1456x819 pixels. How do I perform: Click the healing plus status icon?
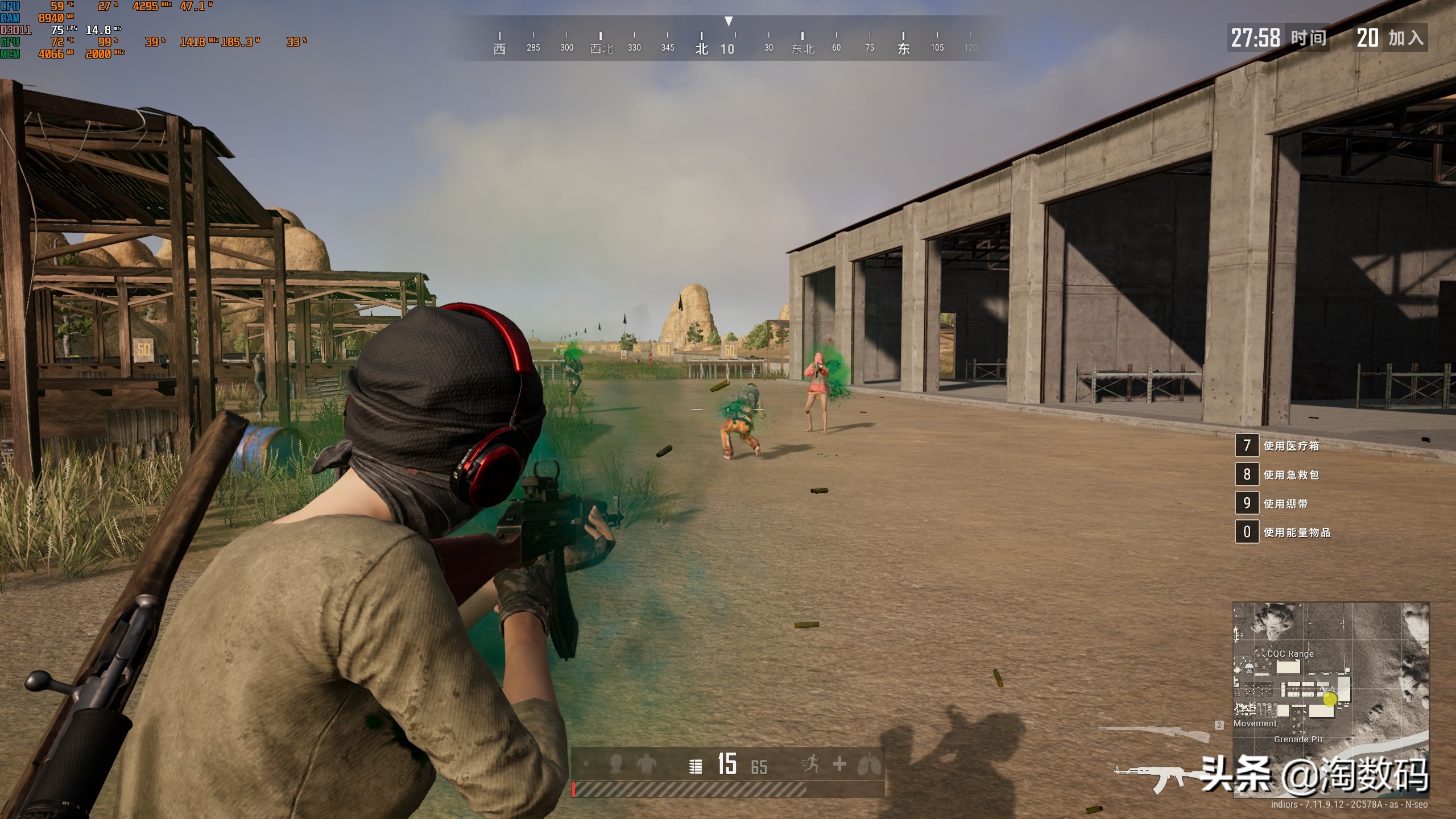click(x=839, y=764)
